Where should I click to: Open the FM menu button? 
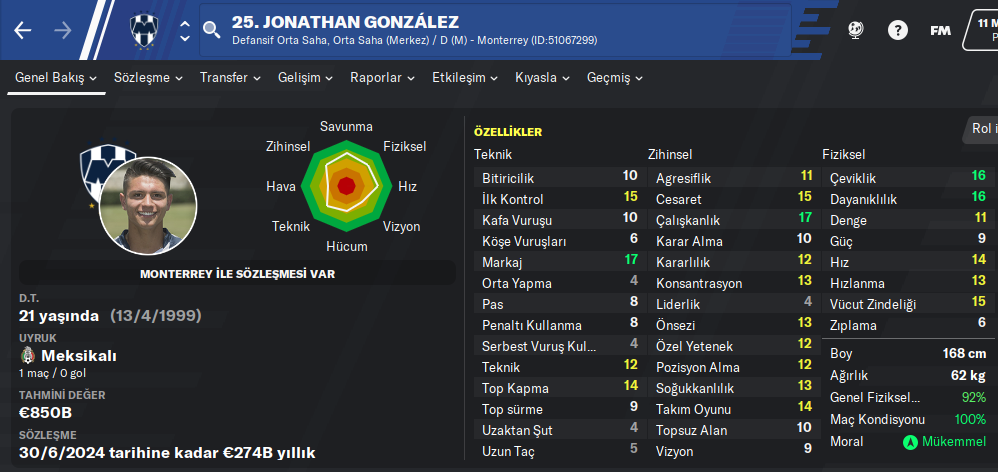940,30
